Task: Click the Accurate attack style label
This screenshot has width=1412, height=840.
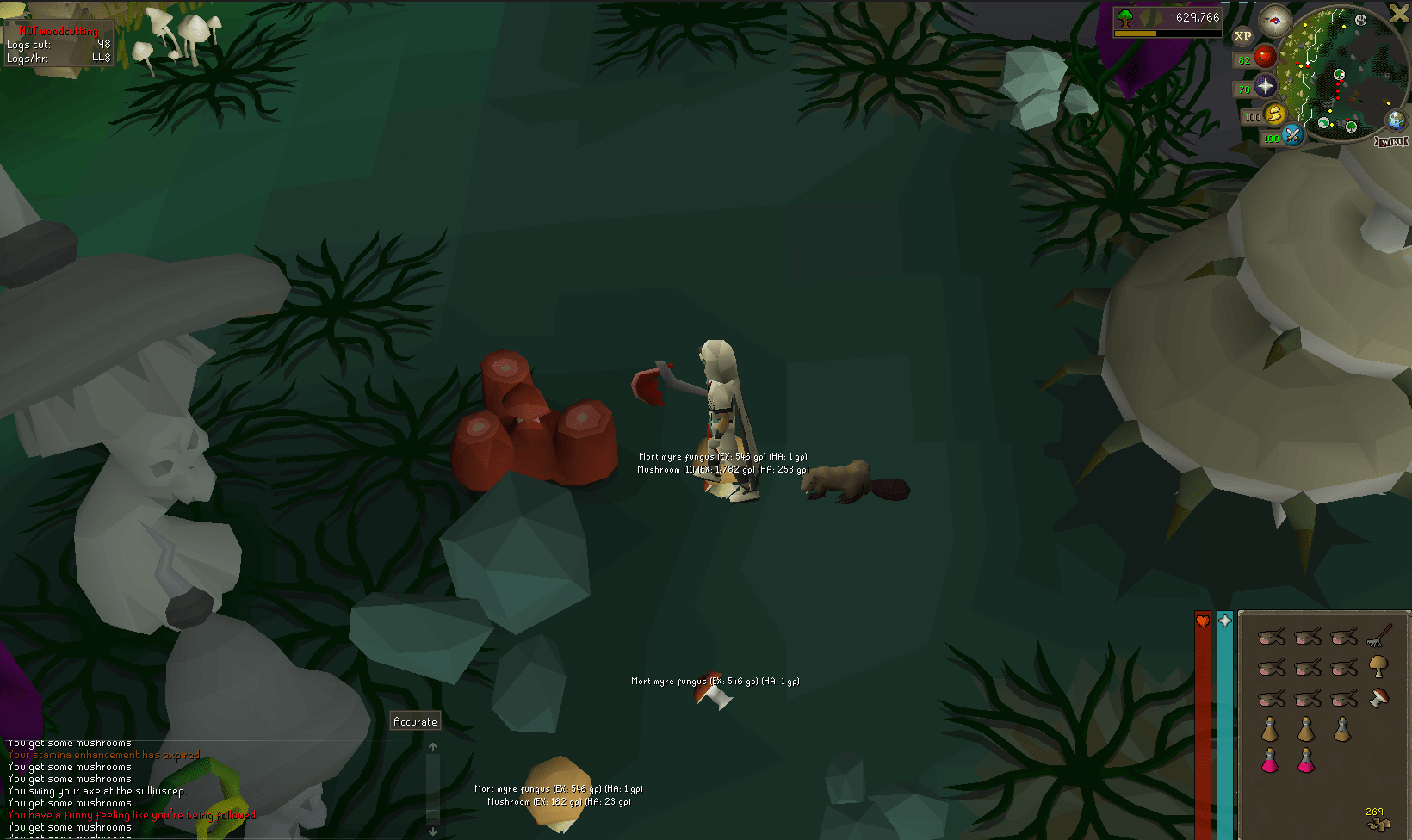Action: pos(414,720)
